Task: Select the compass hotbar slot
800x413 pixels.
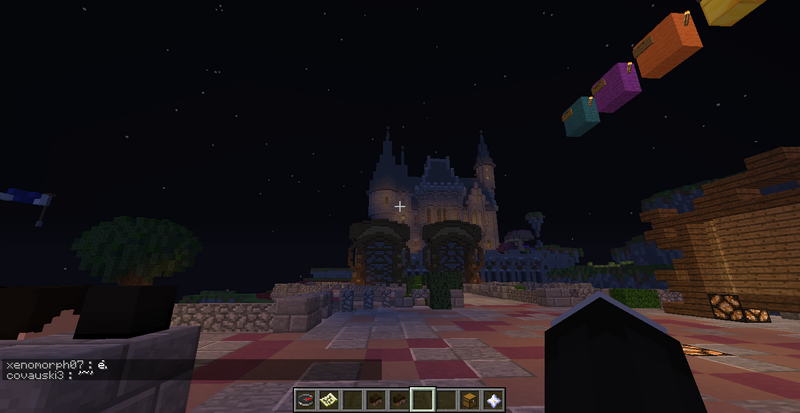Action: (306, 400)
